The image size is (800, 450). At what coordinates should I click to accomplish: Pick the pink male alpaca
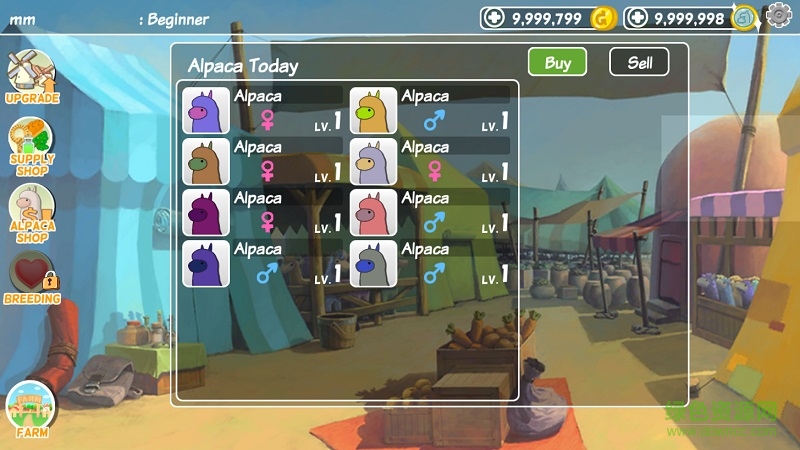(x=373, y=212)
